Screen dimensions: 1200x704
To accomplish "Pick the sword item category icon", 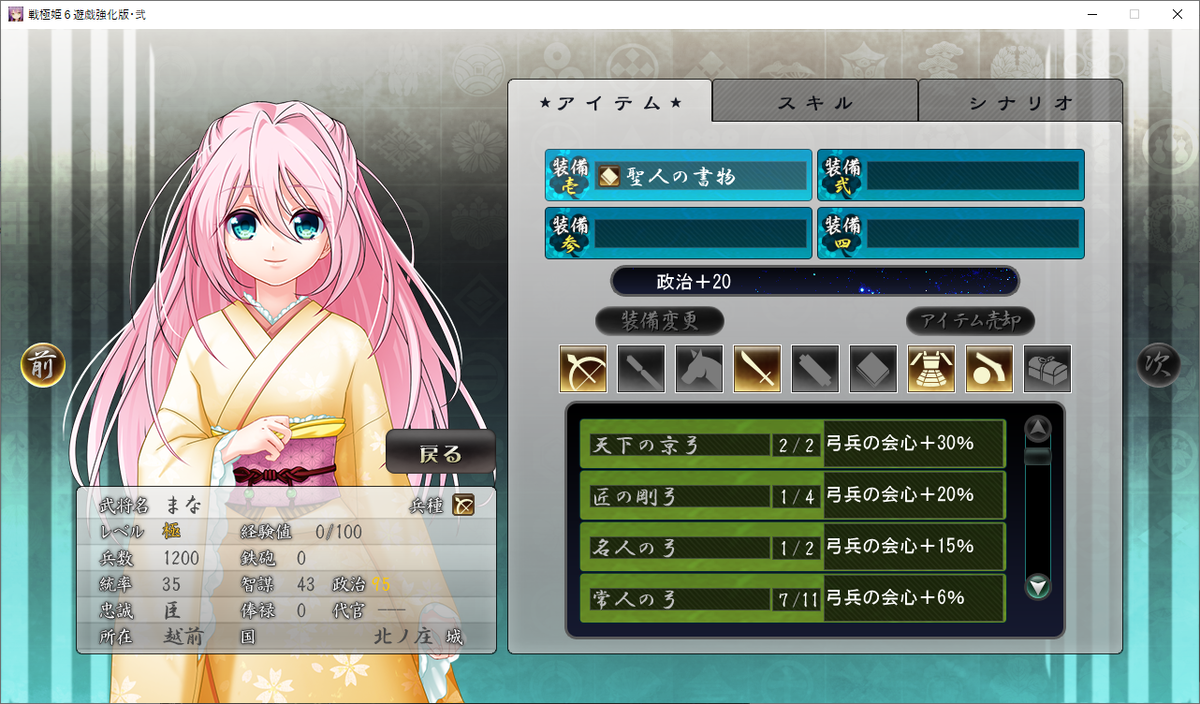I will [756, 369].
